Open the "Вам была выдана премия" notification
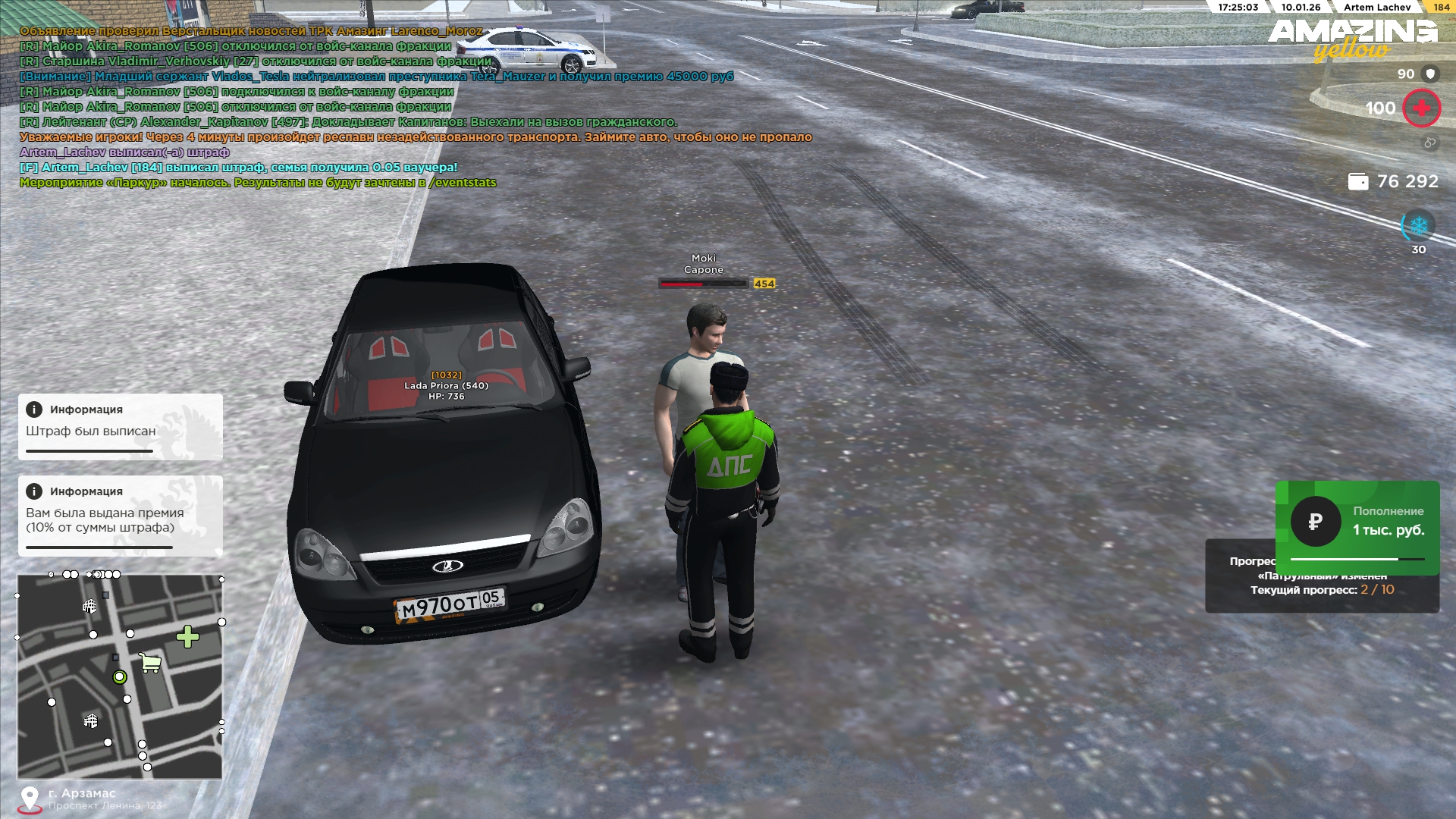Image resolution: width=1456 pixels, height=819 pixels. [121, 516]
